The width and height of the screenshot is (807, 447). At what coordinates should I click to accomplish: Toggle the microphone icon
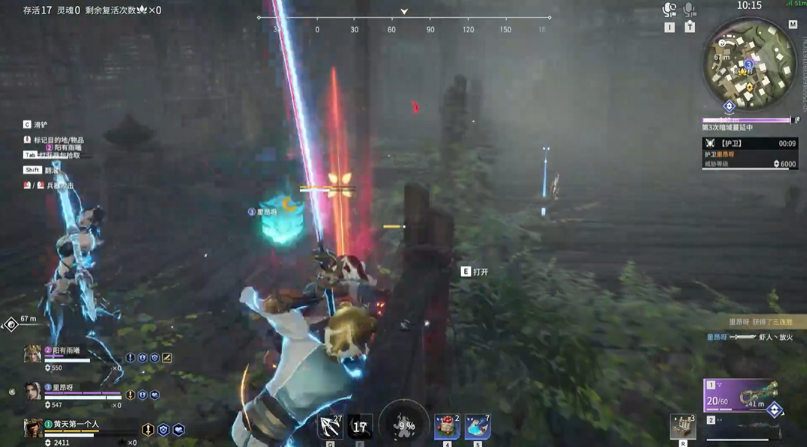[689, 10]
